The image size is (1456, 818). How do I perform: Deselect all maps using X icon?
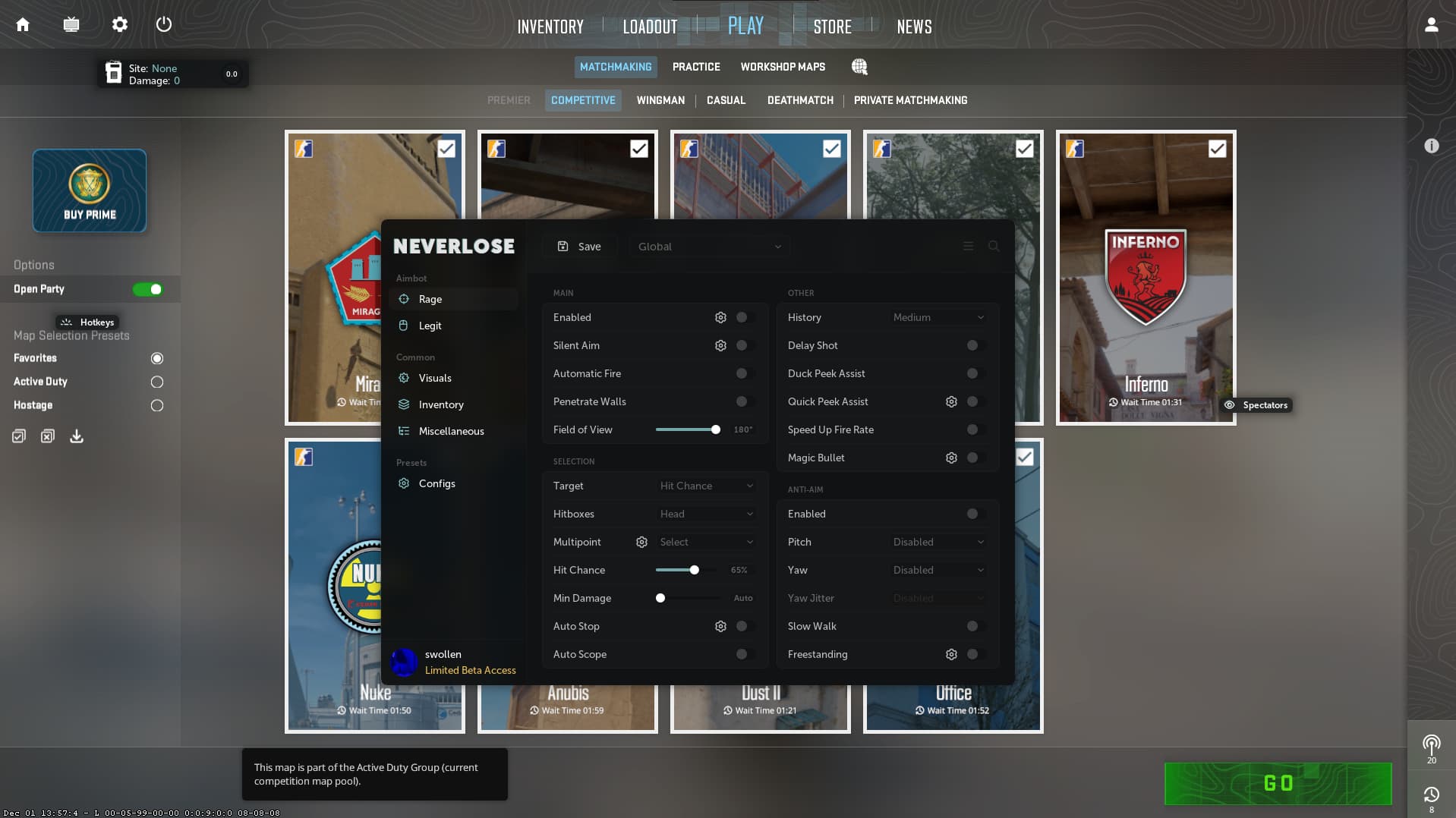(47, 436)
